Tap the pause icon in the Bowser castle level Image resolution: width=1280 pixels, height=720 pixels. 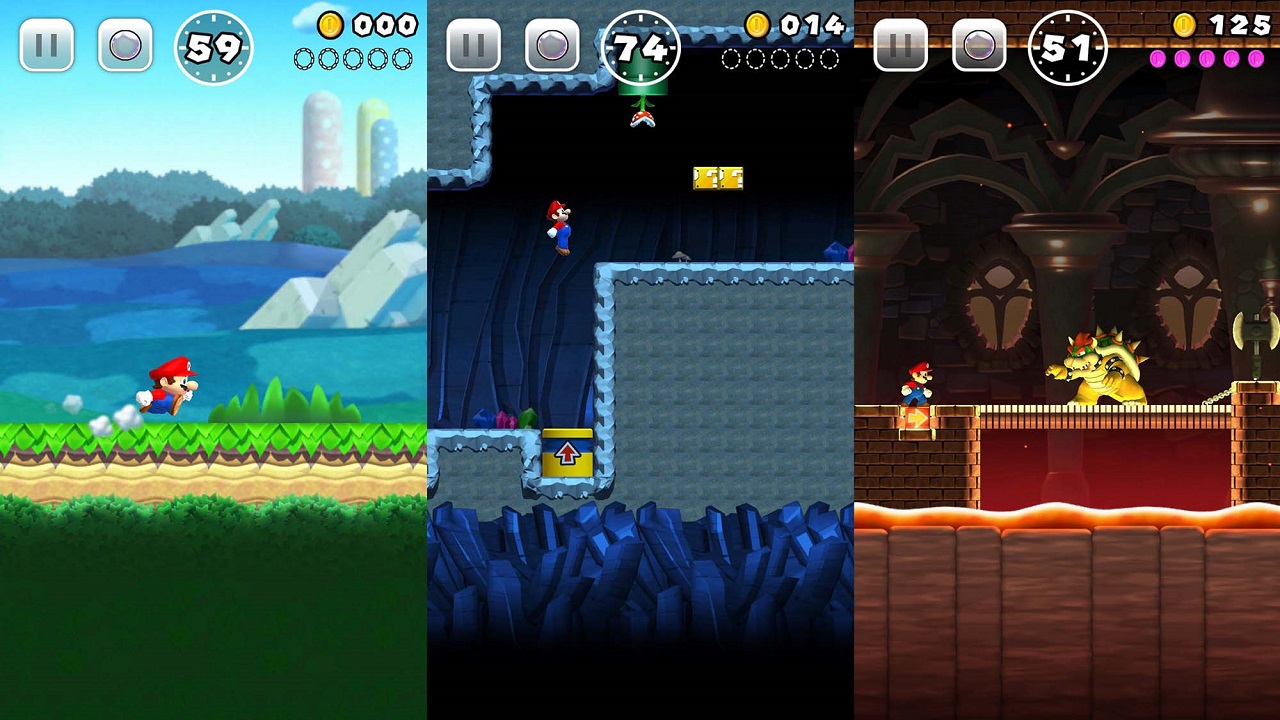[900, 45]
